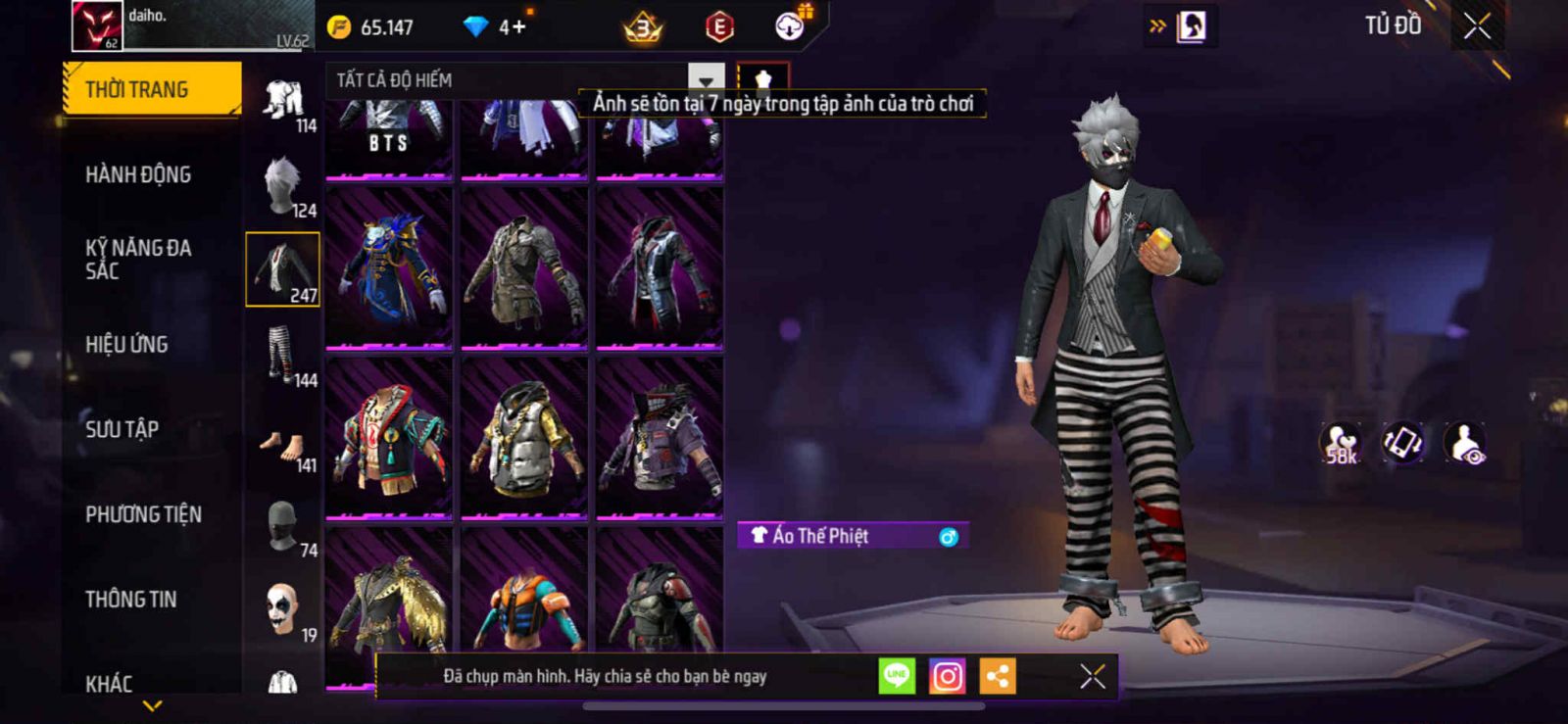Viewport: 1568px width, 724px height.
Task: Click the orange share icon
Action: tap(998, 676)
